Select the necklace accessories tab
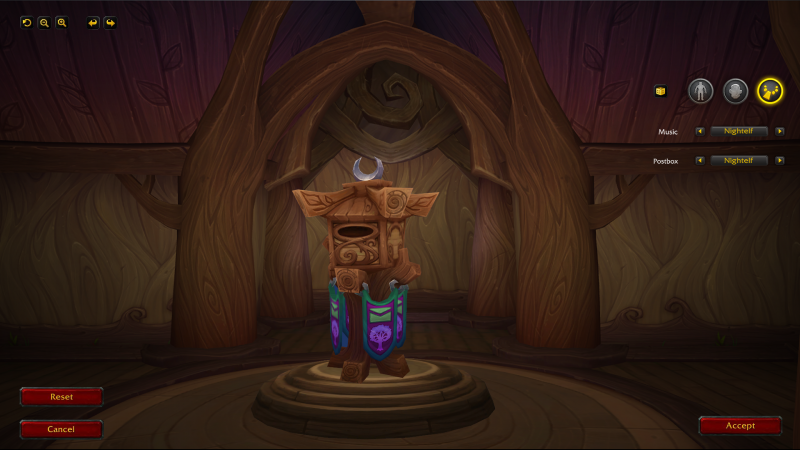This screenshot has width=800, height=450. click(769, 91)
